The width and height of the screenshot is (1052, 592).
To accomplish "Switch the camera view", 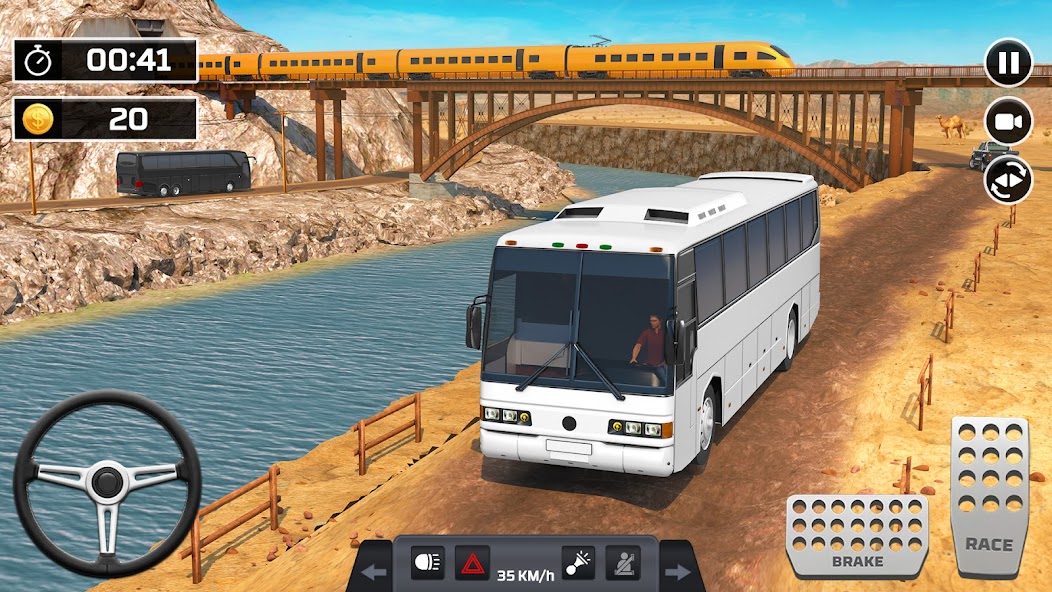I will pos(1008,121).
